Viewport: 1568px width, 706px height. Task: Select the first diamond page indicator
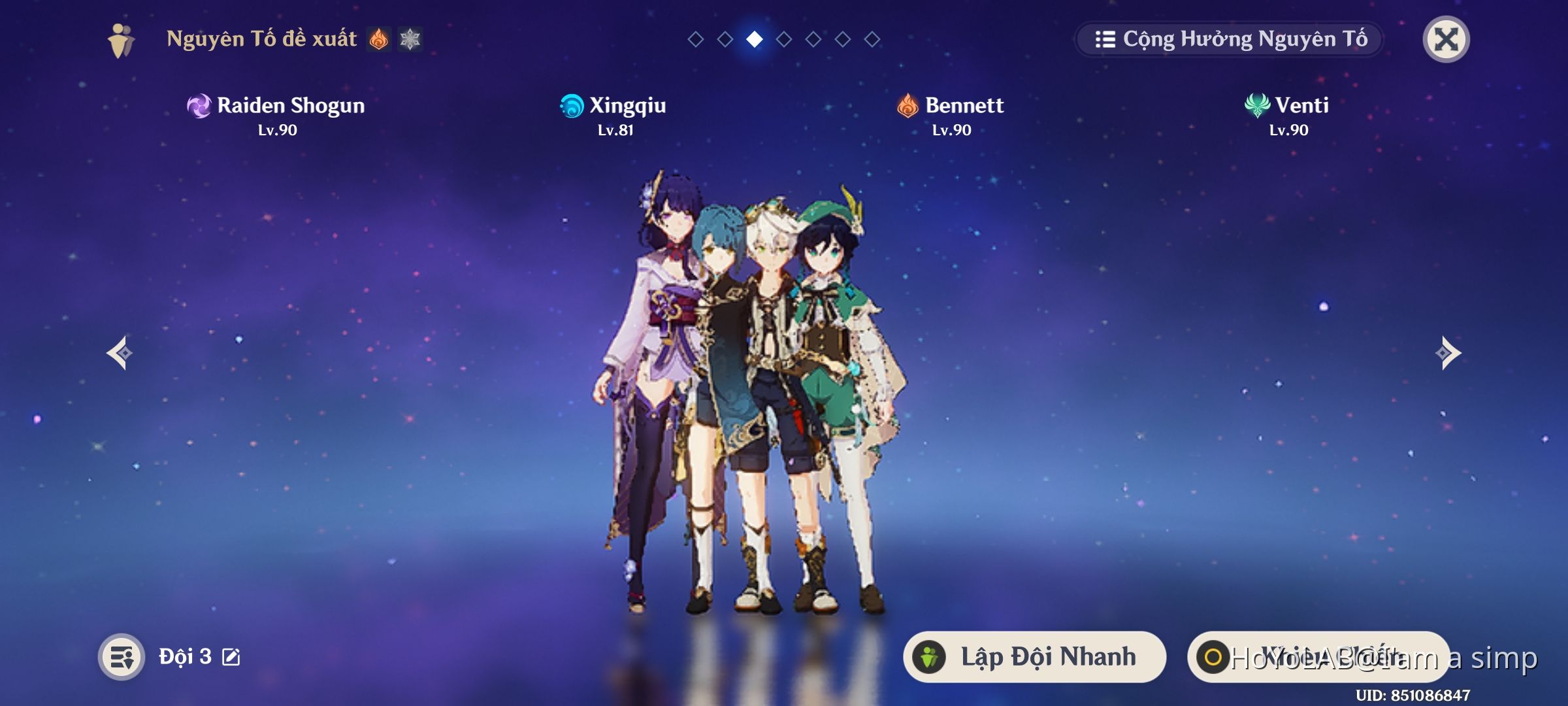click(x=694, y=39)
